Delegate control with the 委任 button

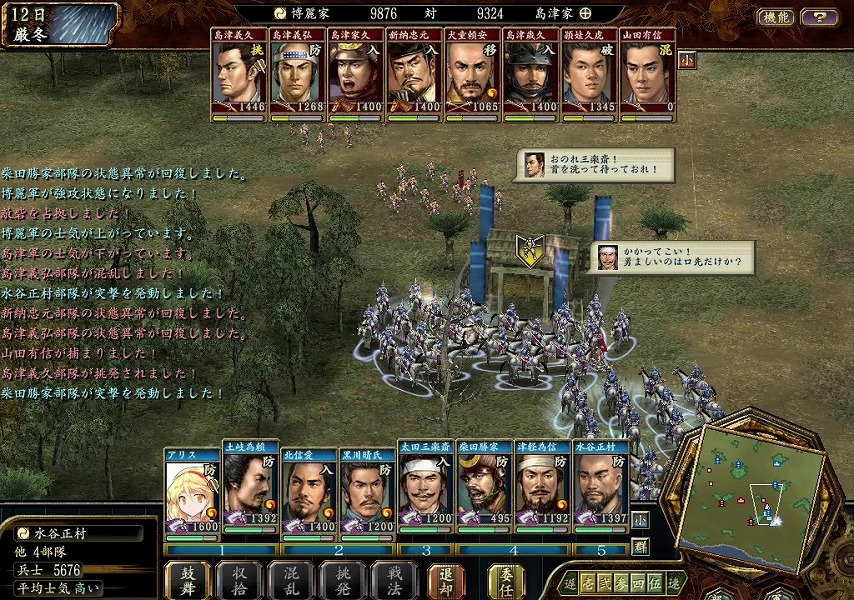(506, 579)
